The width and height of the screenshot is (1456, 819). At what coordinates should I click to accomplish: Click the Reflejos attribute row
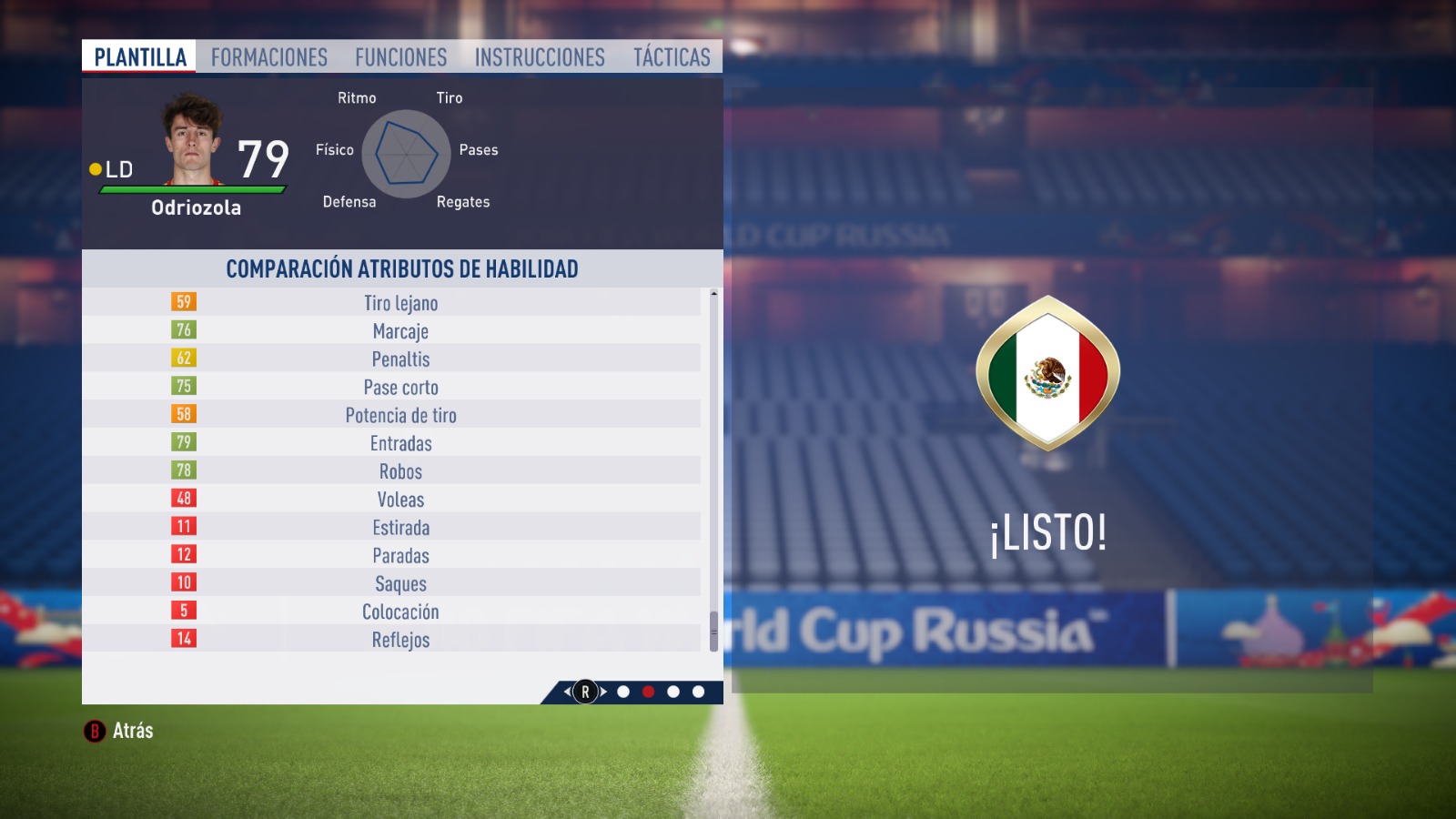pos(400,640)
